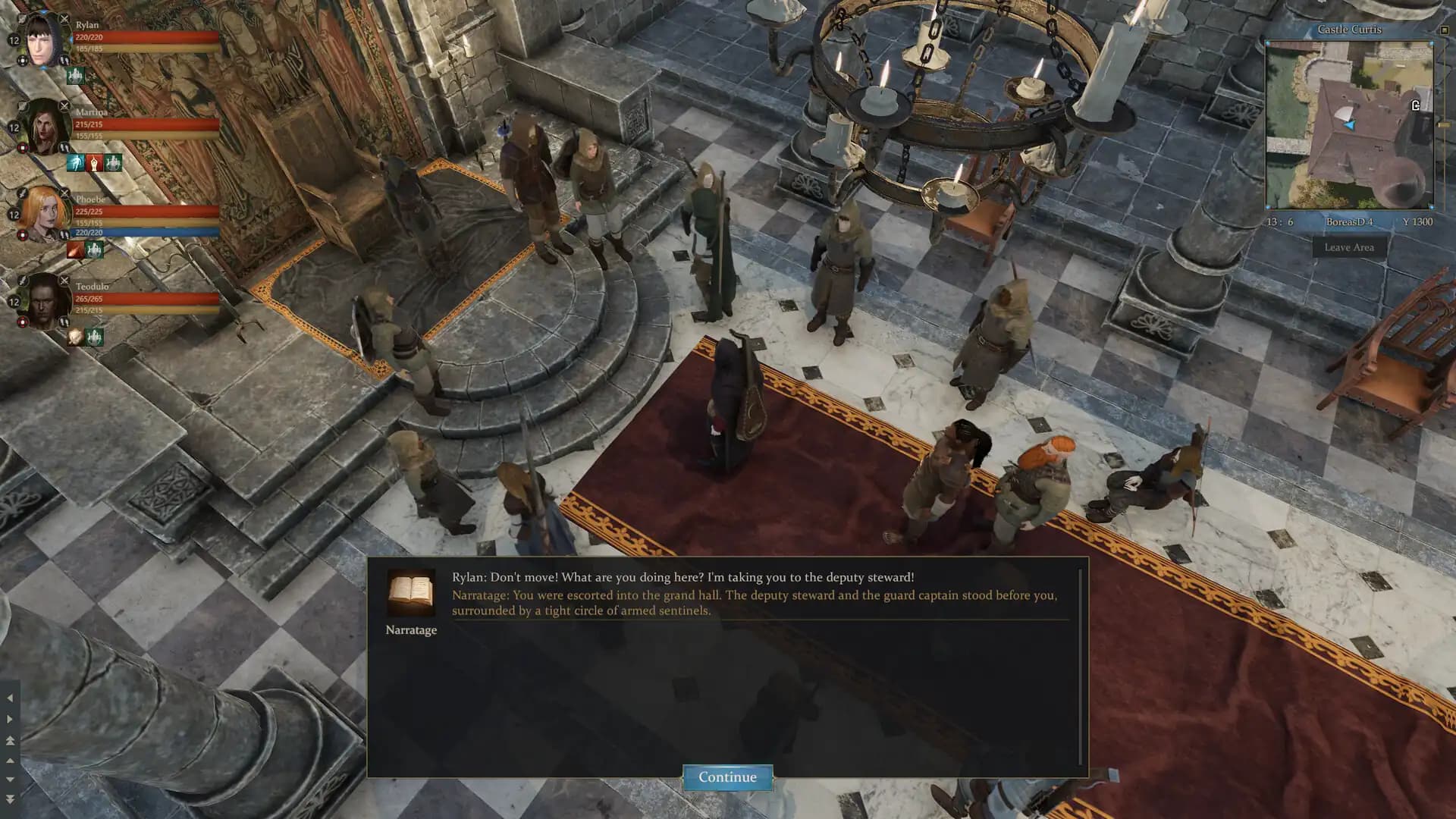Viewport: 1456px width, 819px height.
Task: Click the left camera arrow on the bottom-left edge
Action: click(10, 698)
